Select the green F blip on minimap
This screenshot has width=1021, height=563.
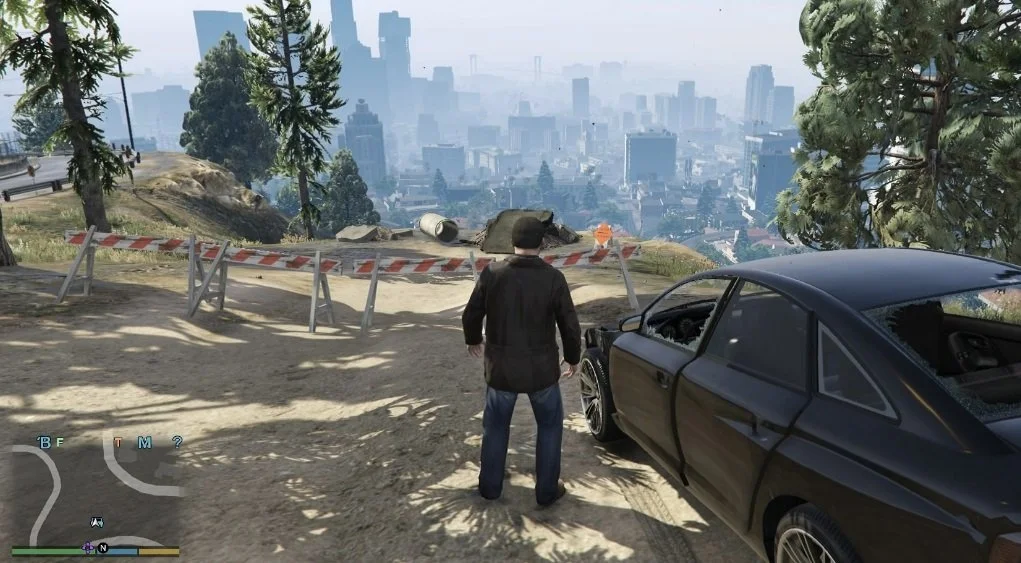pos(59,442)
